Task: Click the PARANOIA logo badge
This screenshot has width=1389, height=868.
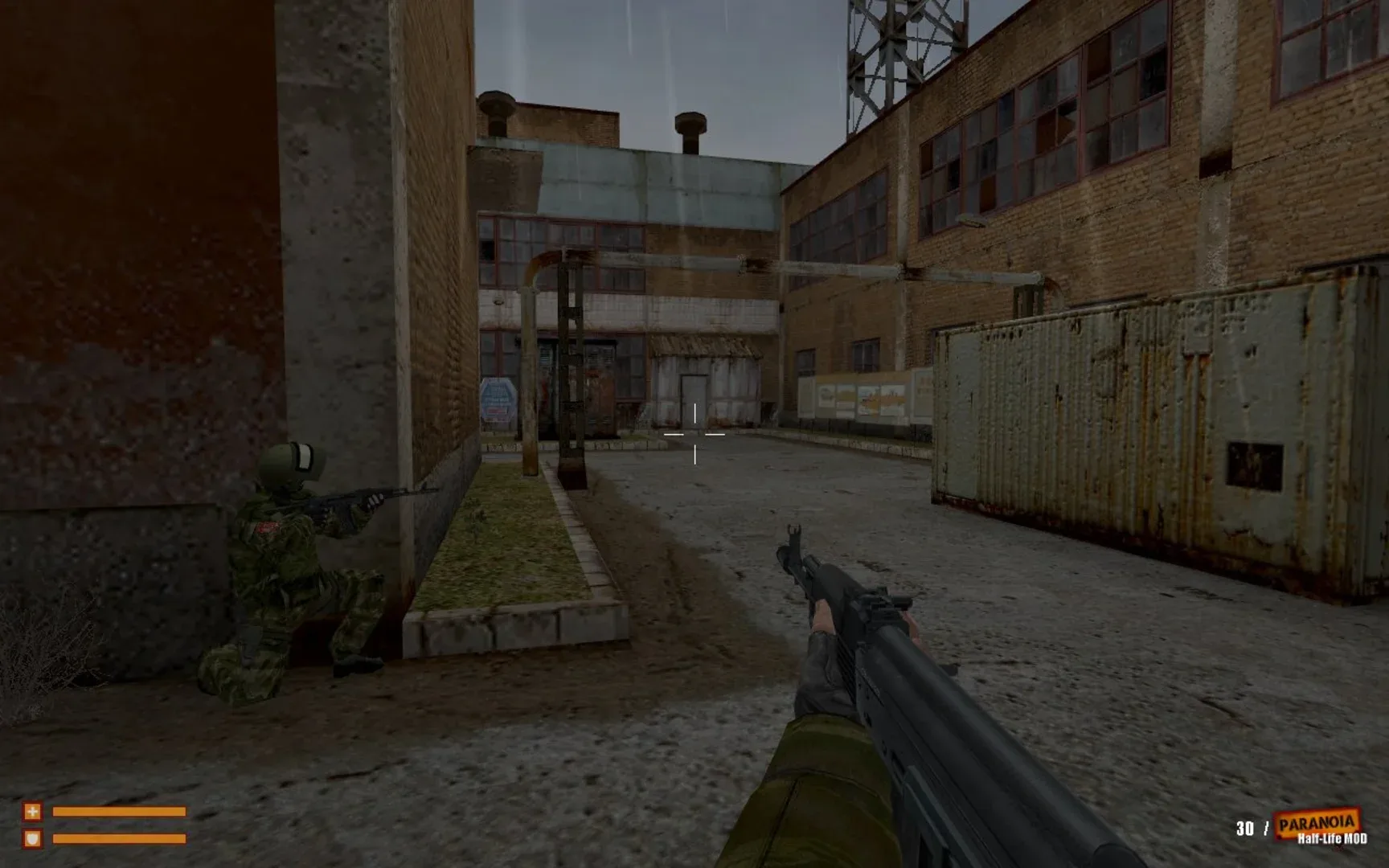Action: pos(1317,822)
